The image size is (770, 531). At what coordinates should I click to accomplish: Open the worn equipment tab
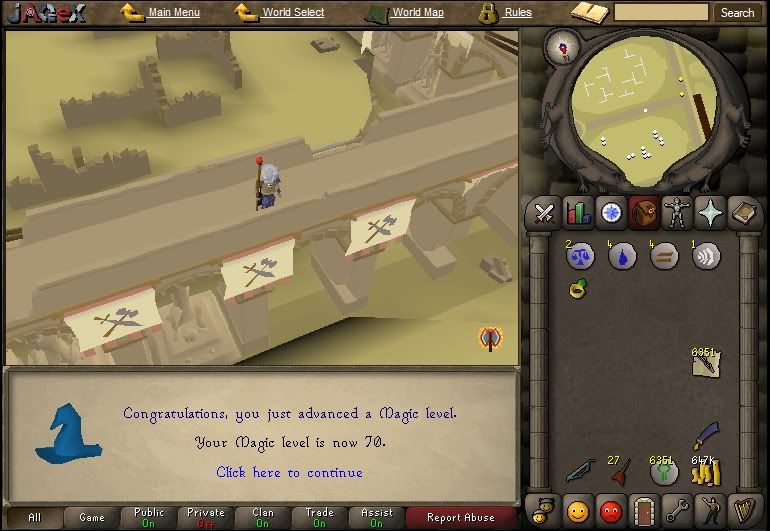[678, 212]
